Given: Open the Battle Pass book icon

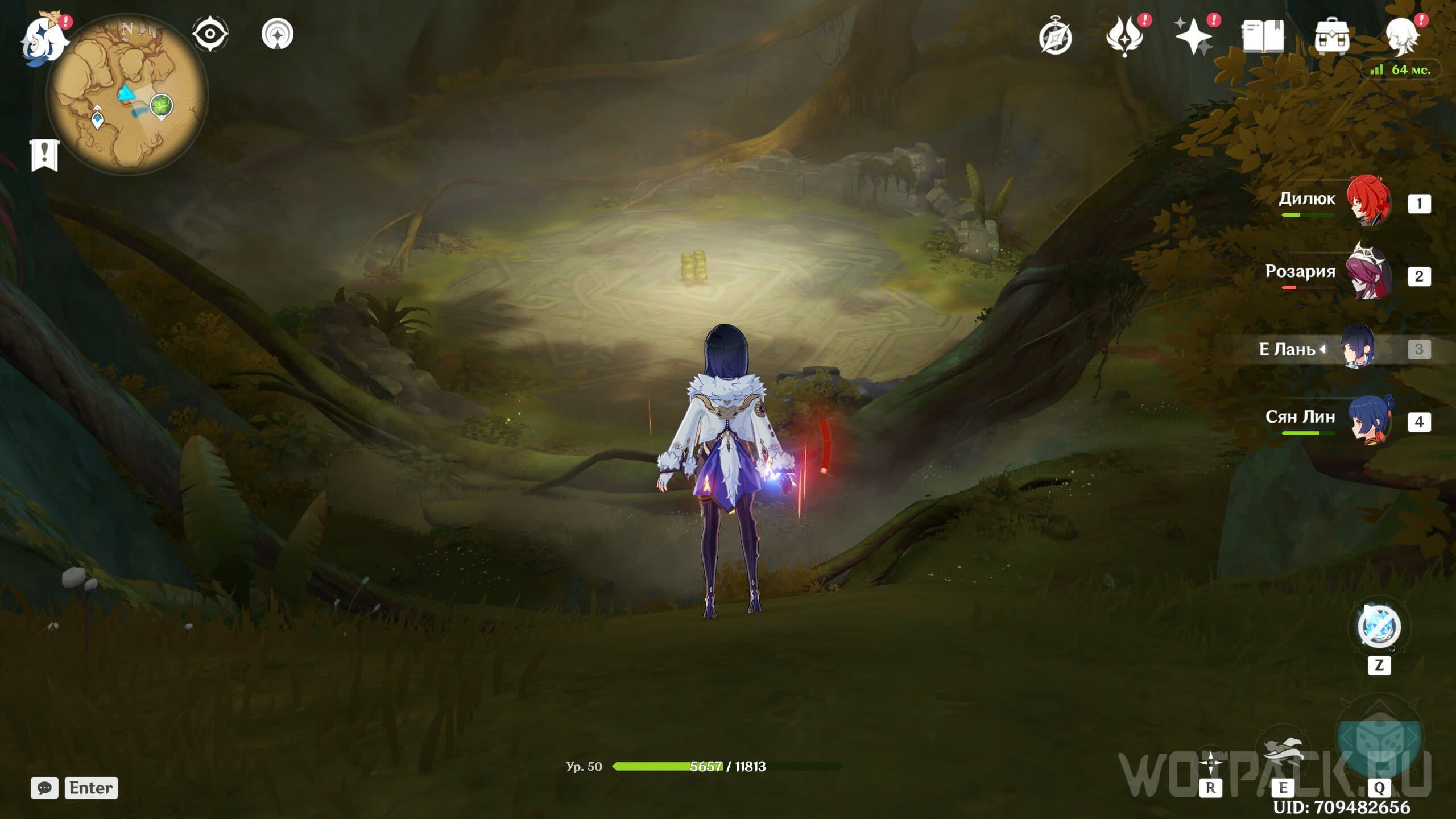Looking at the screenshot, I should 1263,37.
